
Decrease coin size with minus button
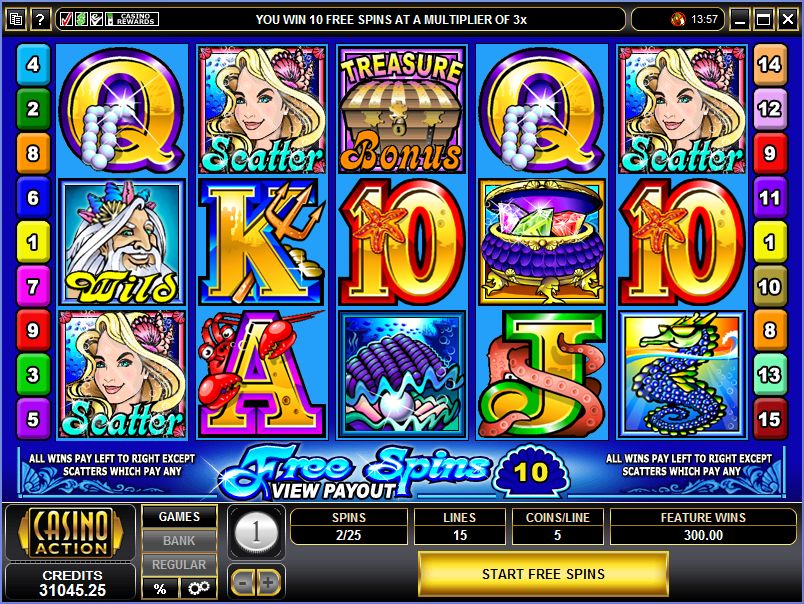(x=243, y=581)
